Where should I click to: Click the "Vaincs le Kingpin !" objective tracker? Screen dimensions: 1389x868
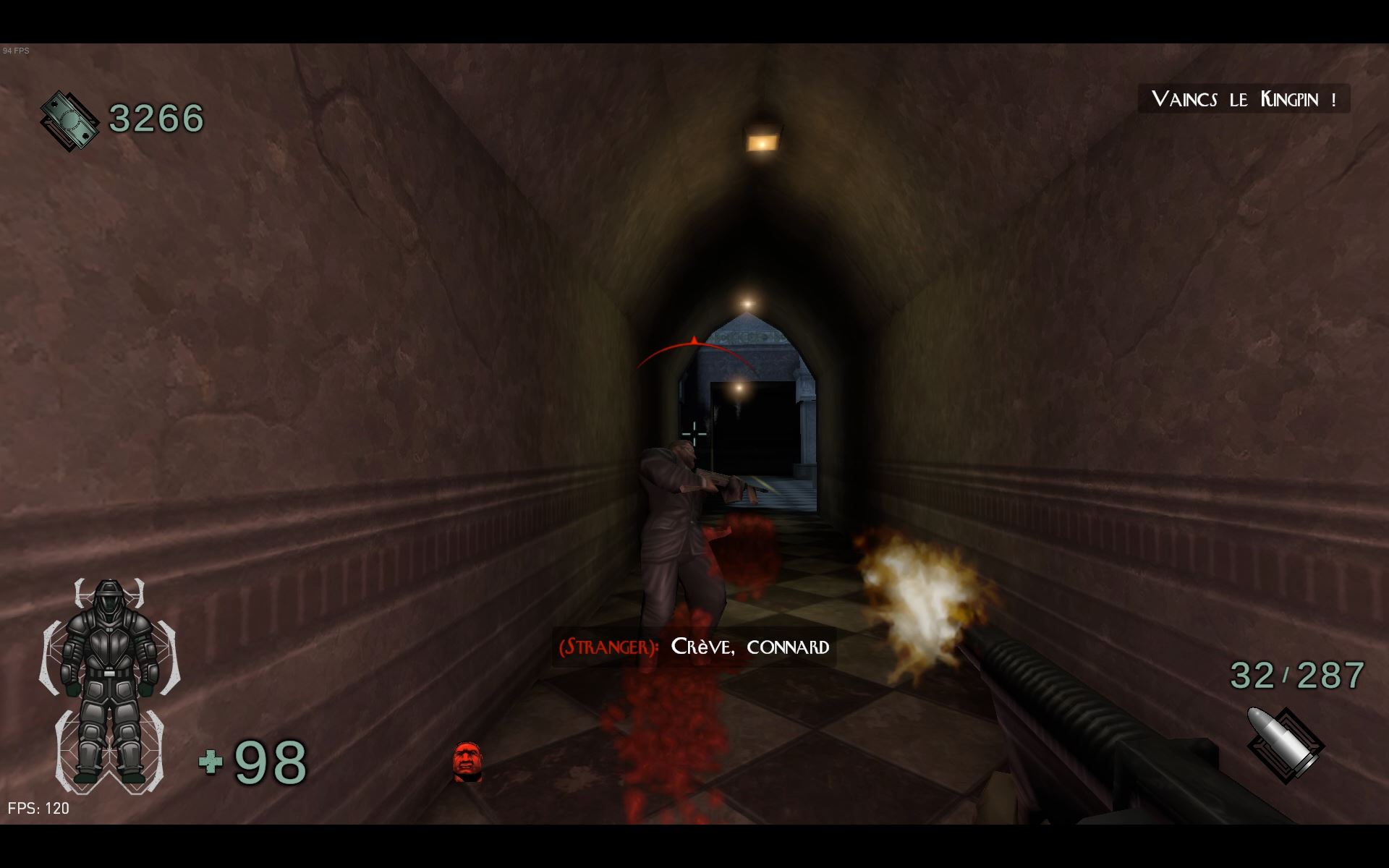(1244, 99)
